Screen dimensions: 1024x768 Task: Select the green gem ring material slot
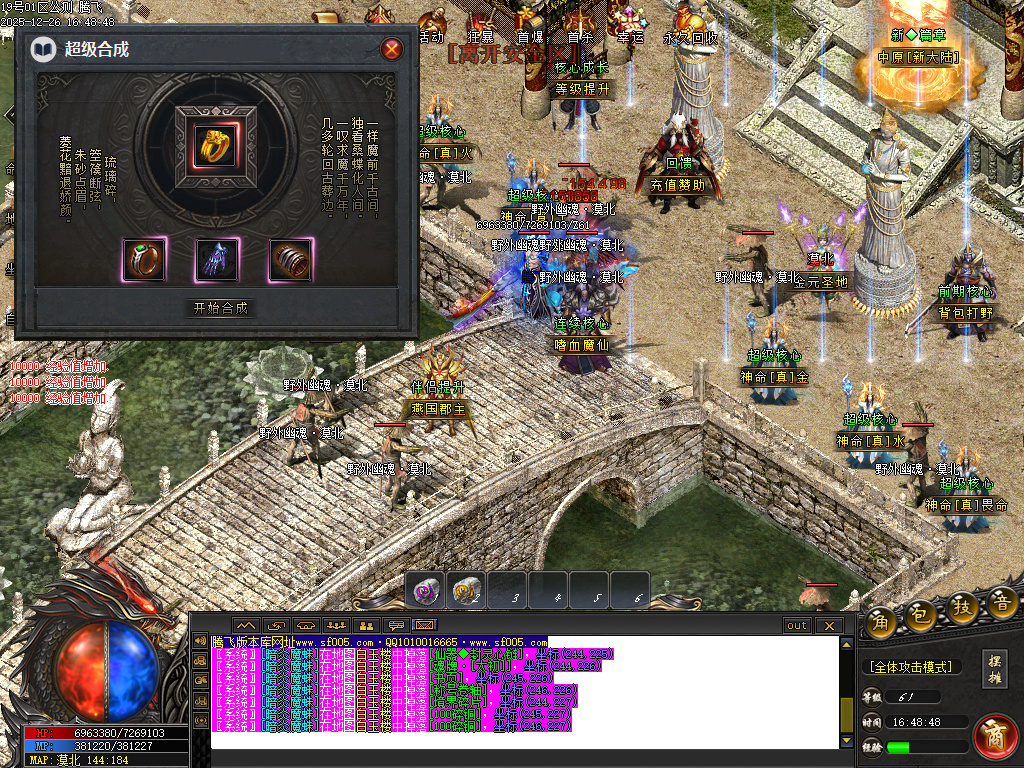[144, 260]
